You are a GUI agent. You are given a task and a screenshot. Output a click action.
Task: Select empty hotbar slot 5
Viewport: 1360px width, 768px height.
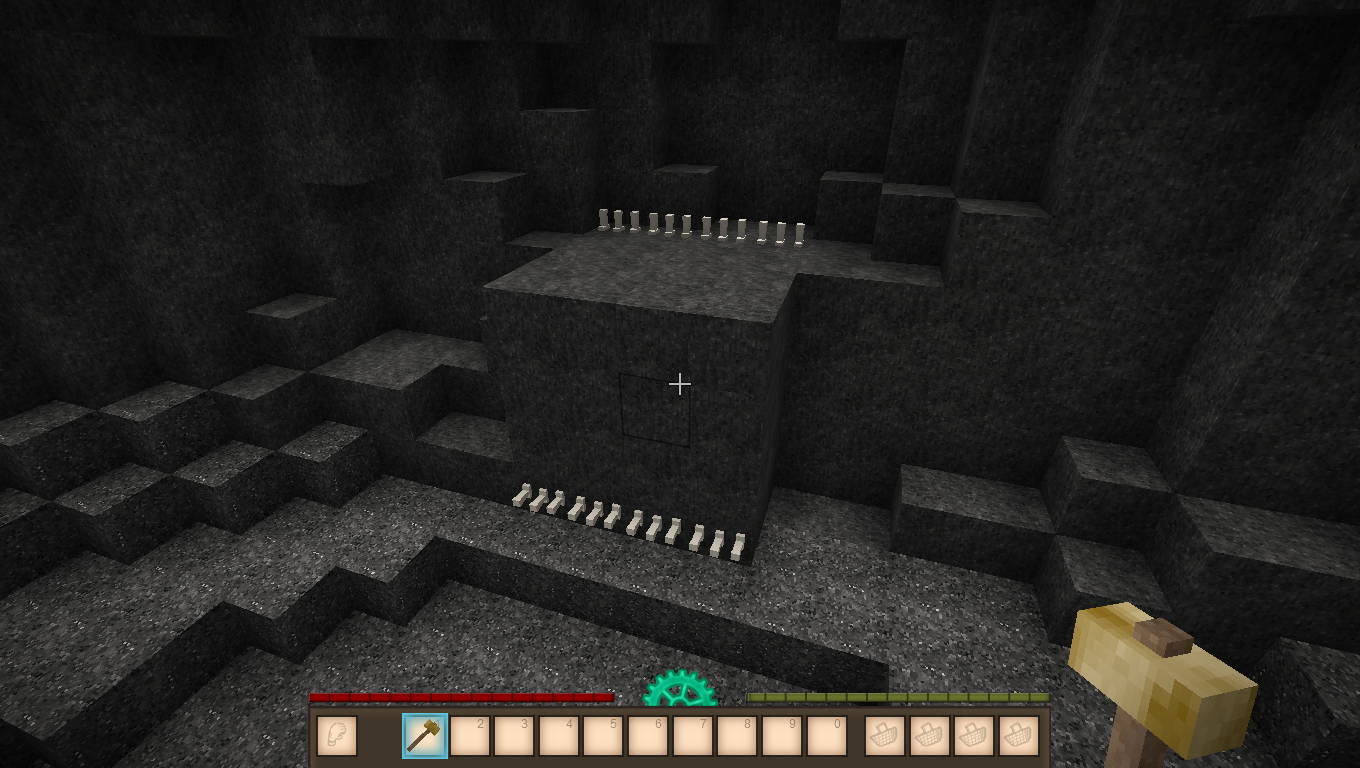pos(602,735)
